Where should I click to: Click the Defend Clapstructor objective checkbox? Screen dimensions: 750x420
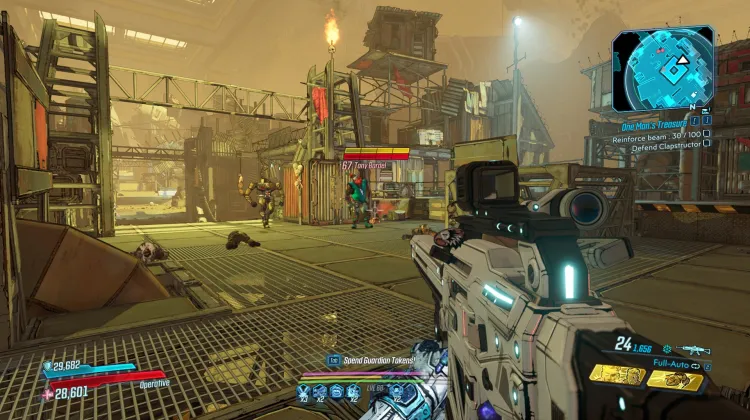[707, 143]
